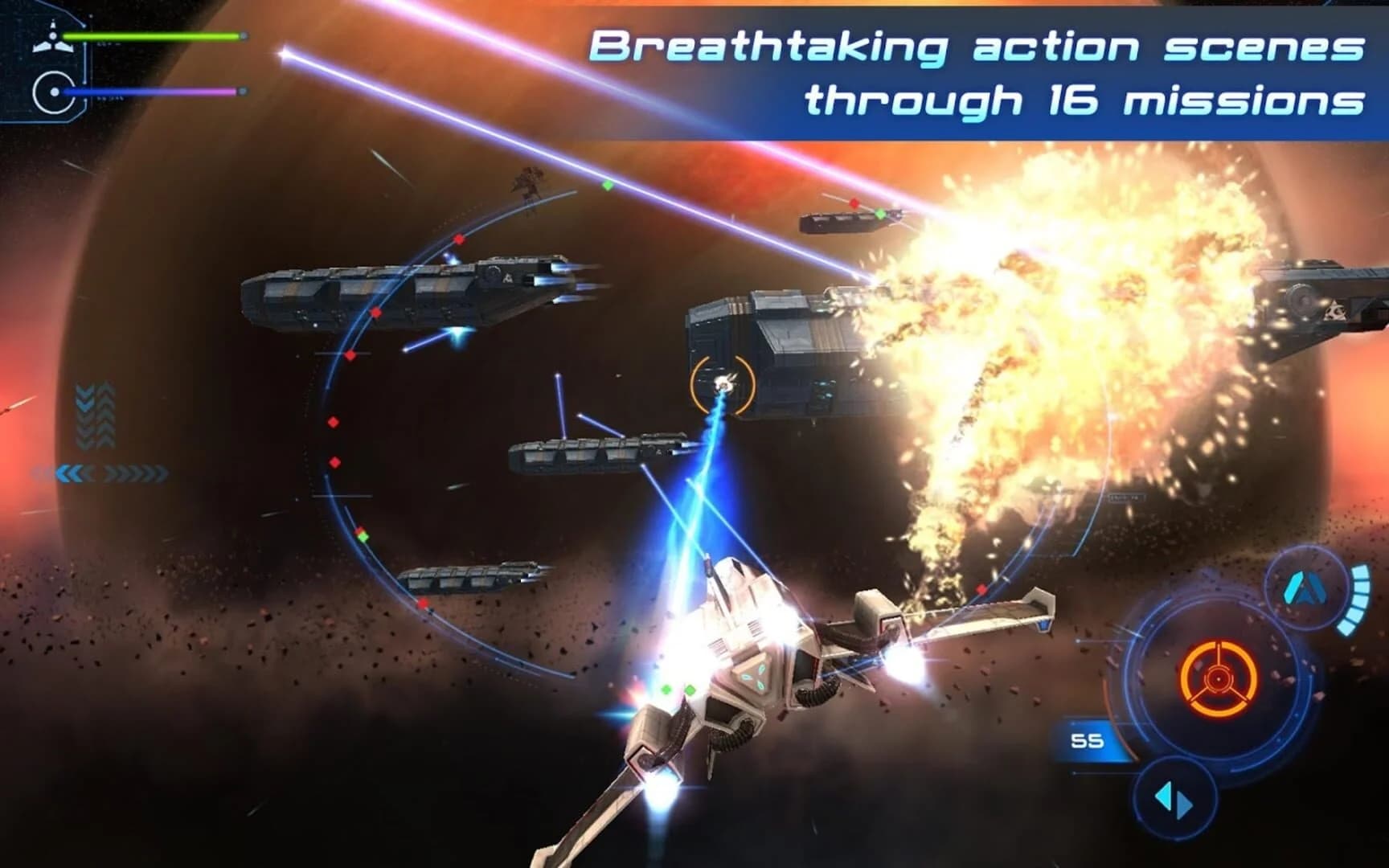Viewport: 1389px width, 868px height.
Task: Tap the circular radar dot icon top-left
Action: point(53,91)
